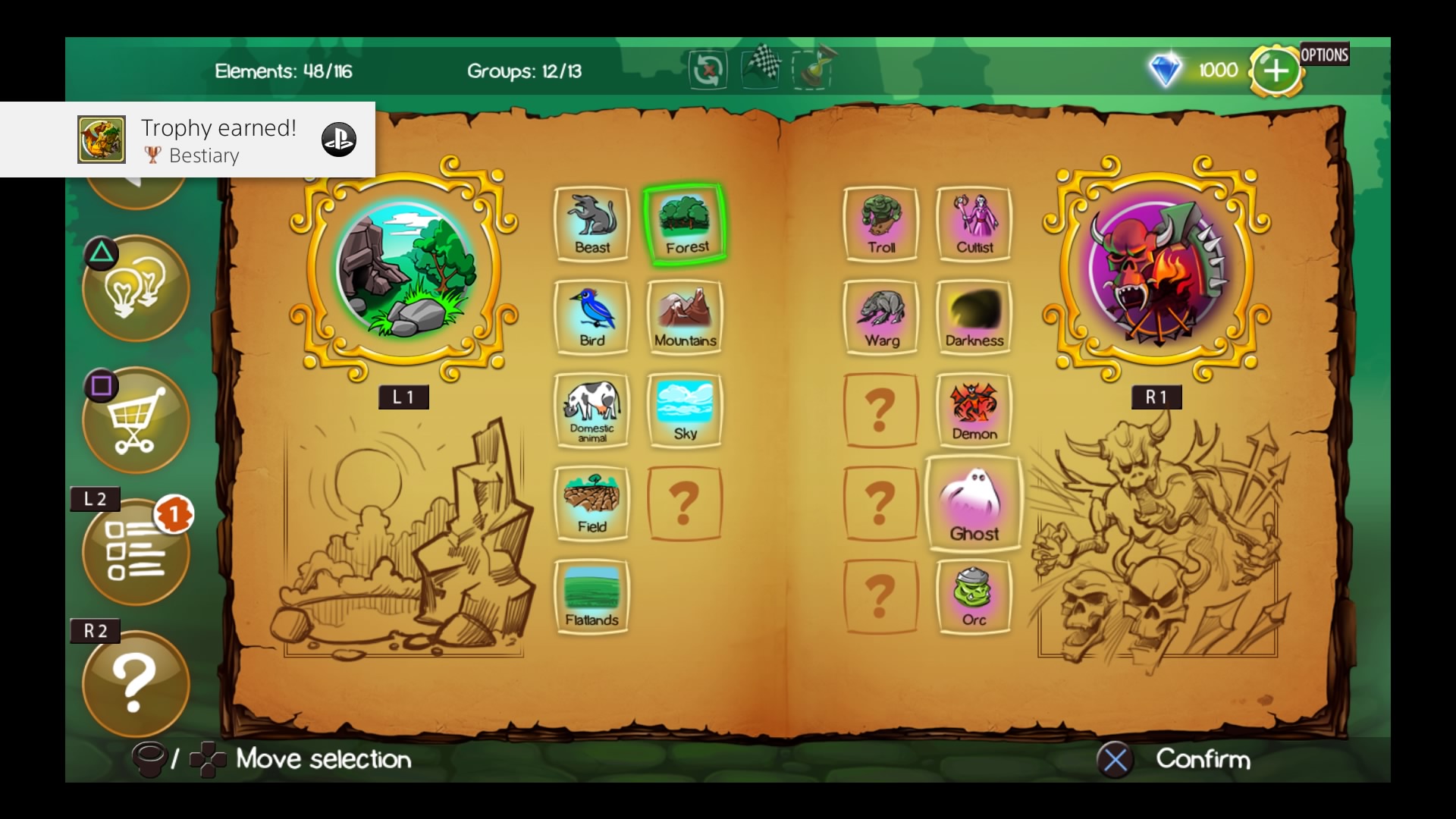Select the Sky element tile
Image resolution: width=1456 pixels, height=819 pixels.
pos(686,410)
